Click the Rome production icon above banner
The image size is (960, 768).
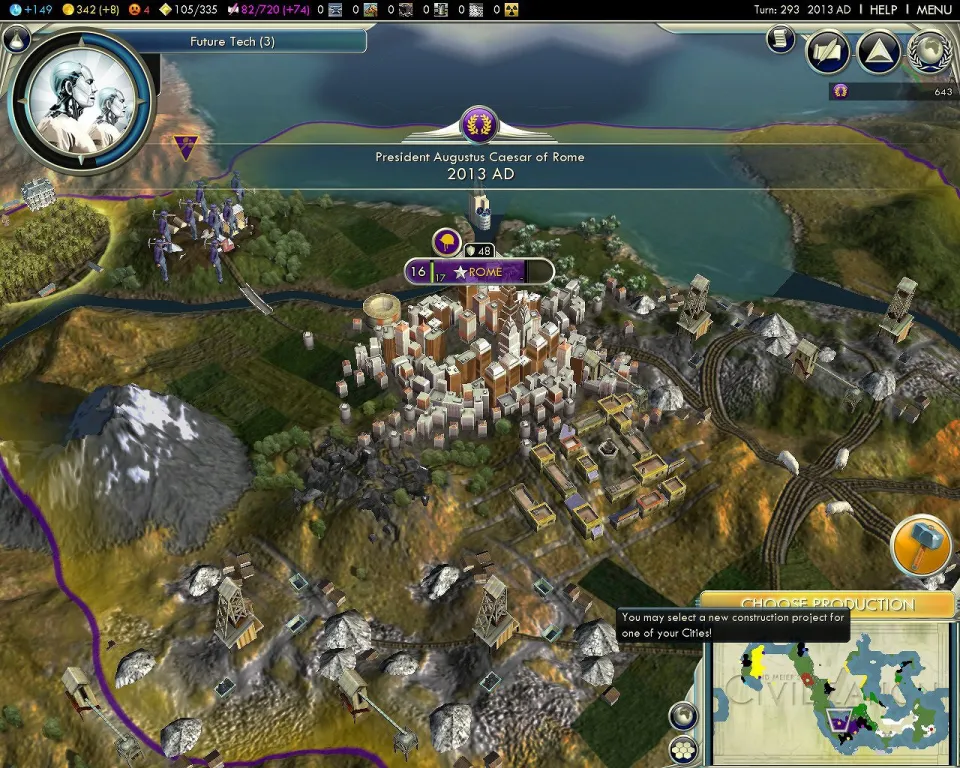click(446, 241)
